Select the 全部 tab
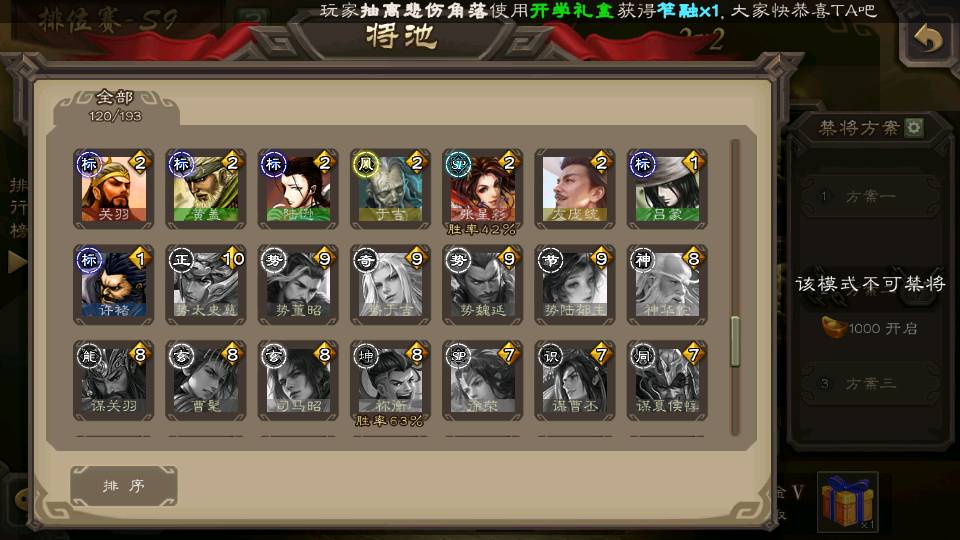Viewport: 960px width, 540px height. pos(115,104)
